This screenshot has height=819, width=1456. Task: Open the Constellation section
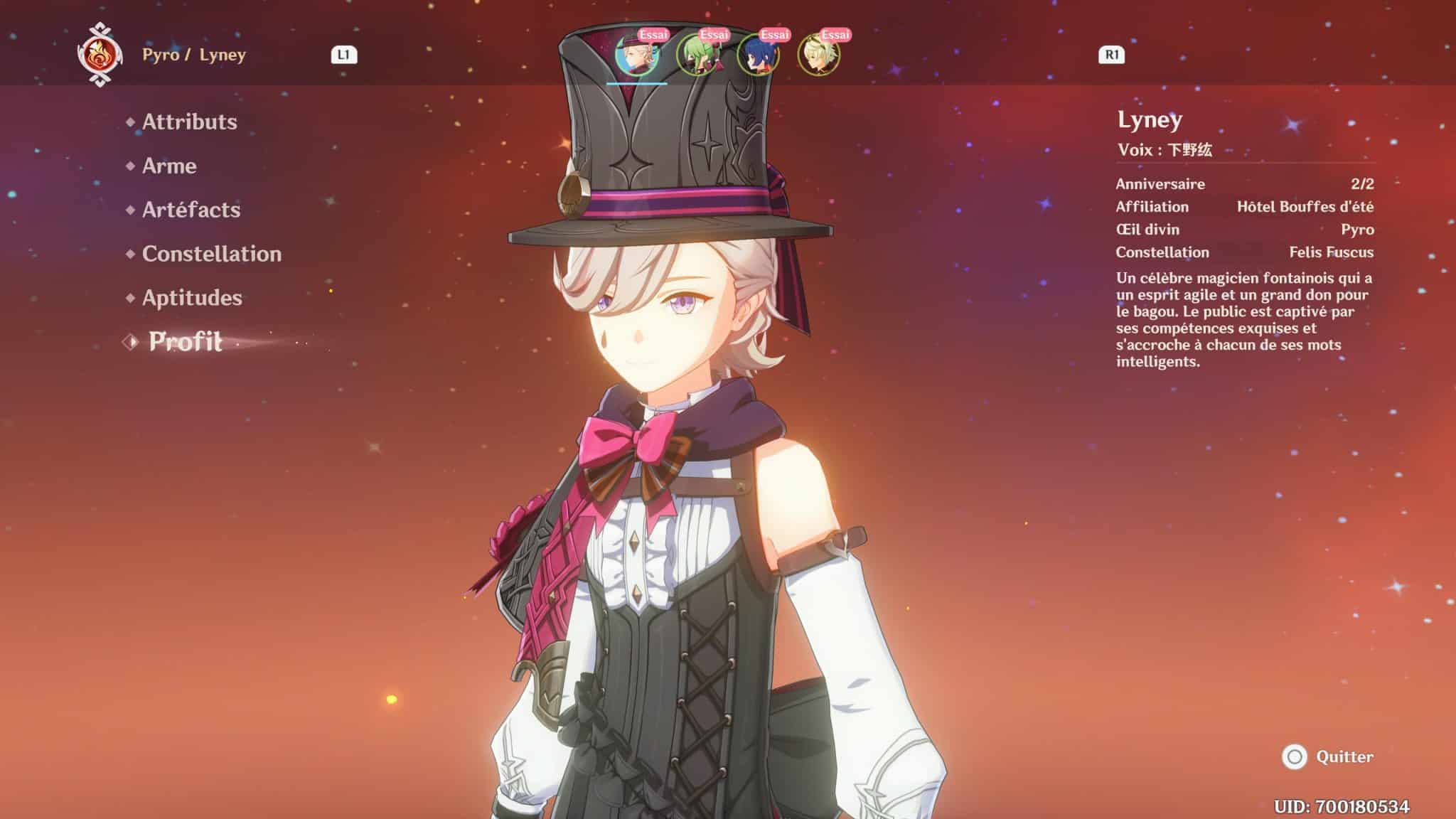point(210,254)
